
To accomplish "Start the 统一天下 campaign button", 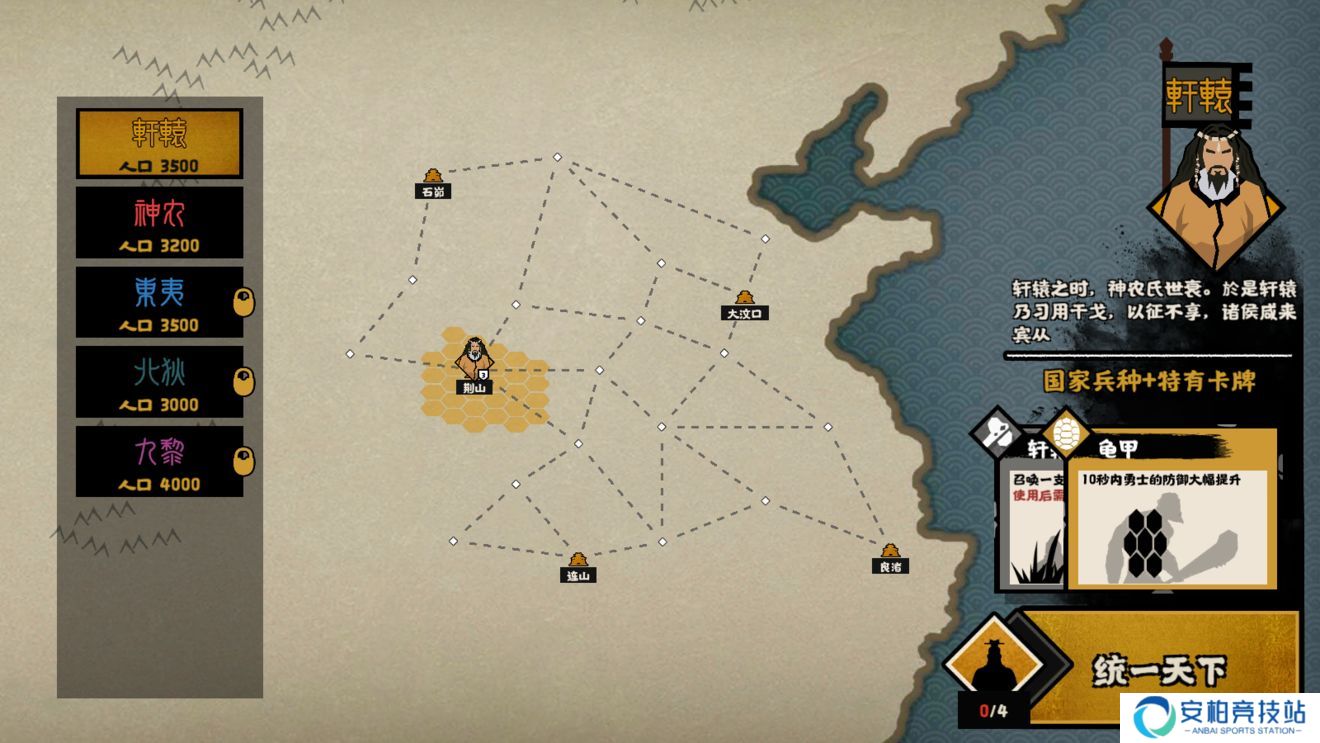I will (1158, 669).
